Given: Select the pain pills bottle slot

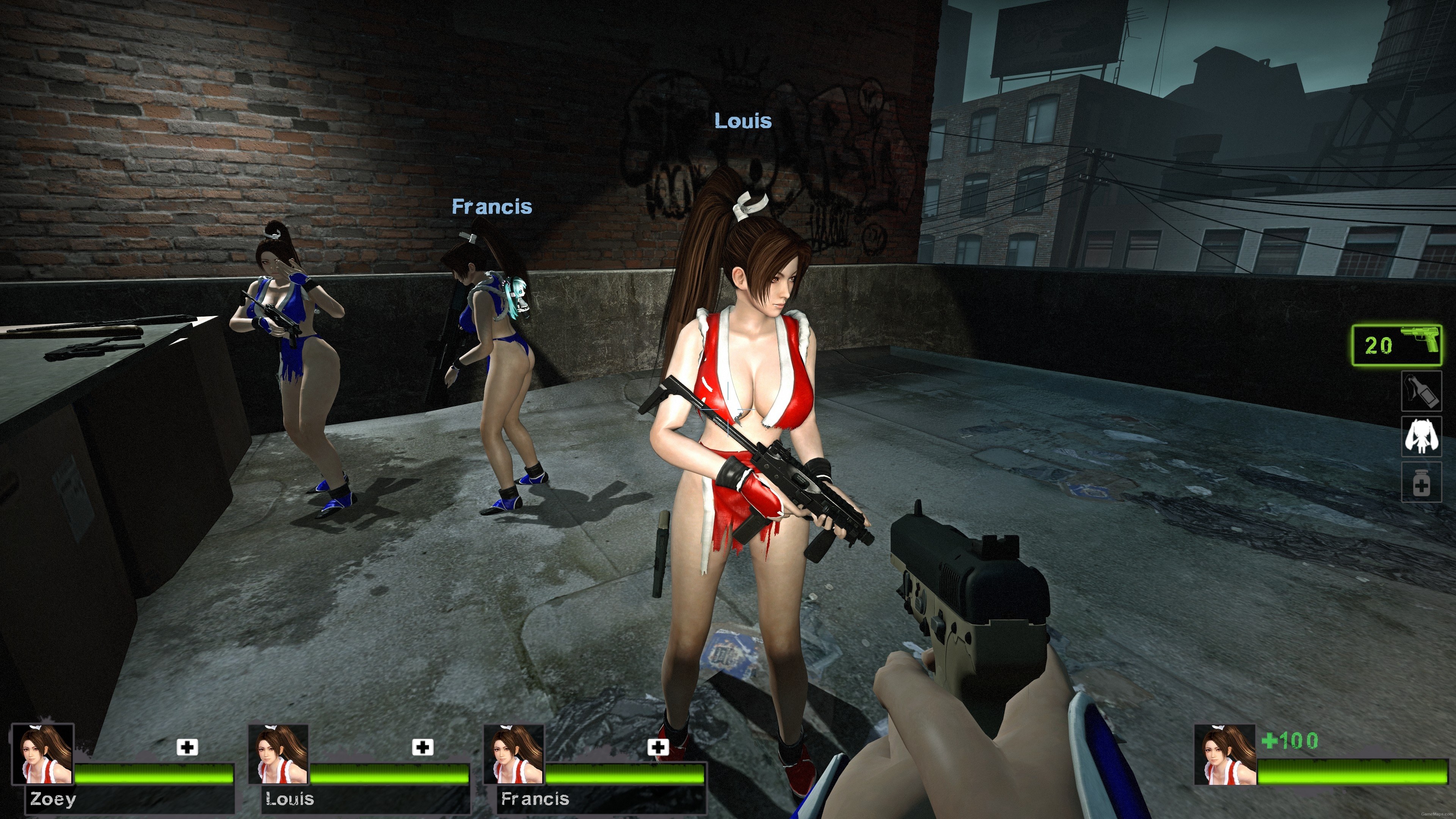Looking at the screenshot, I should point(1420,482).
